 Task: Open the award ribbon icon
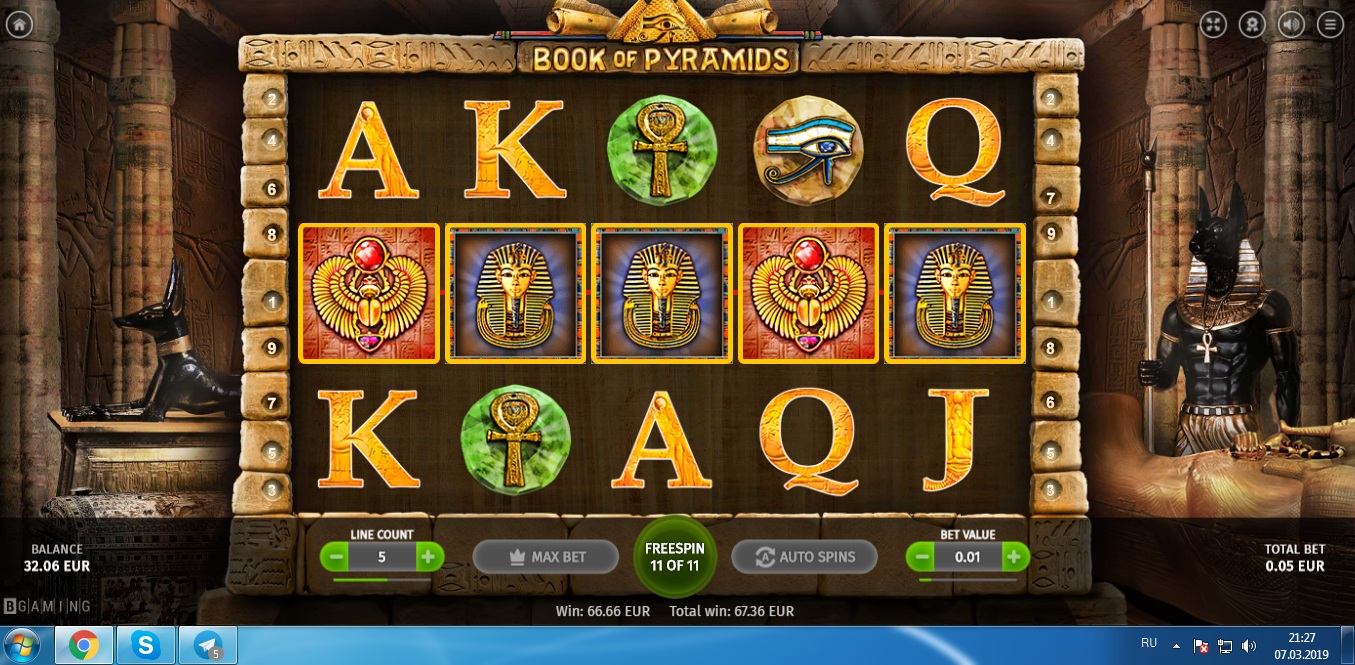[1251, 25]
